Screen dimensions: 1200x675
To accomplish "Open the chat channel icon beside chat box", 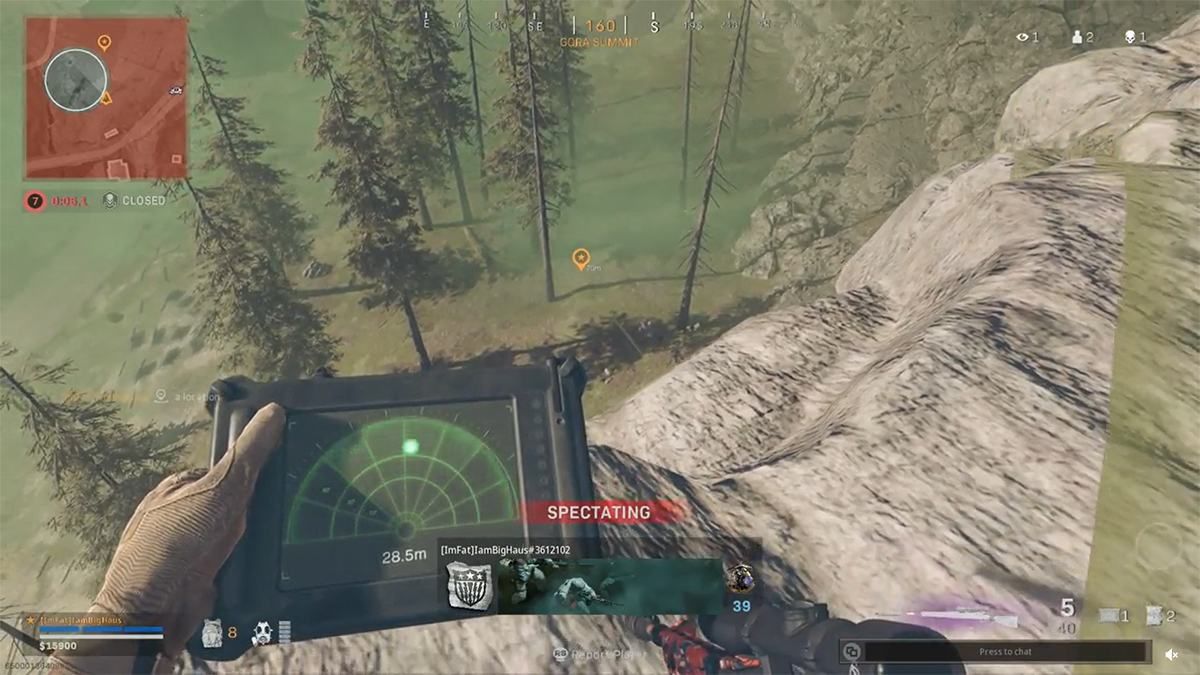I will [851, 652].
